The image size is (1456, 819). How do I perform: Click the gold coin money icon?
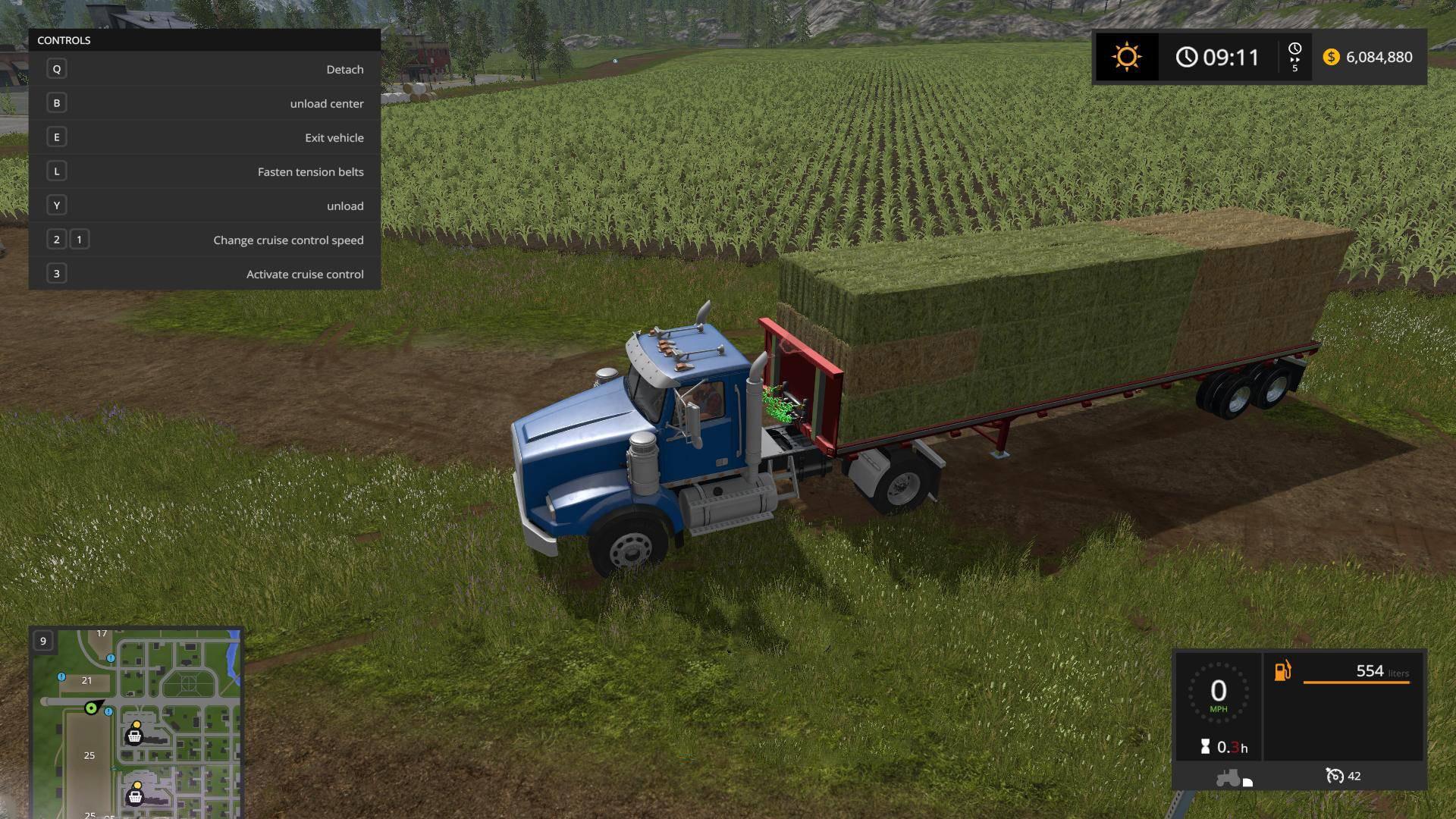click(x=1331, y=57)
